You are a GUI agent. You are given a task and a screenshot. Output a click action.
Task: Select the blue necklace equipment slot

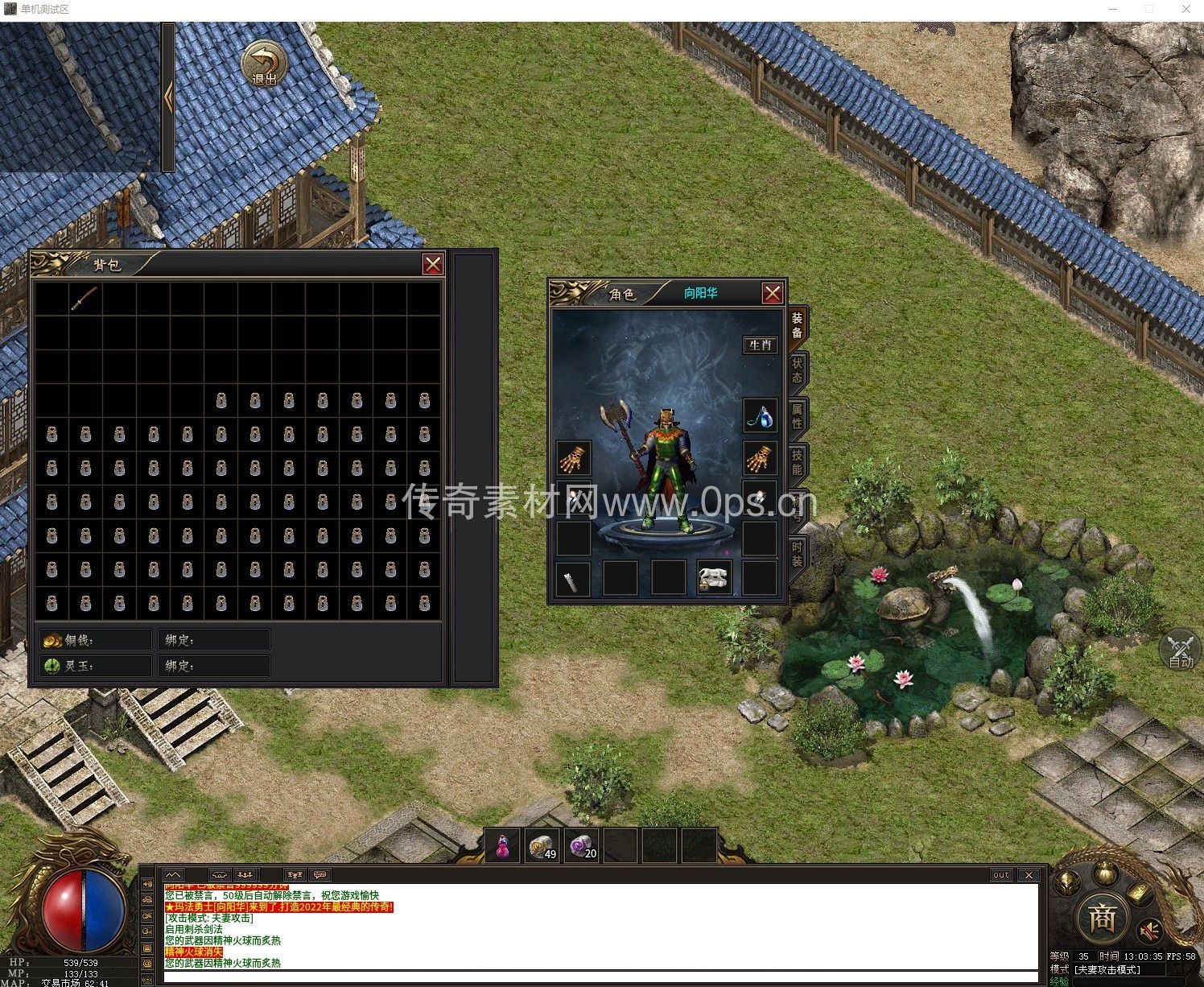point(760,416)
